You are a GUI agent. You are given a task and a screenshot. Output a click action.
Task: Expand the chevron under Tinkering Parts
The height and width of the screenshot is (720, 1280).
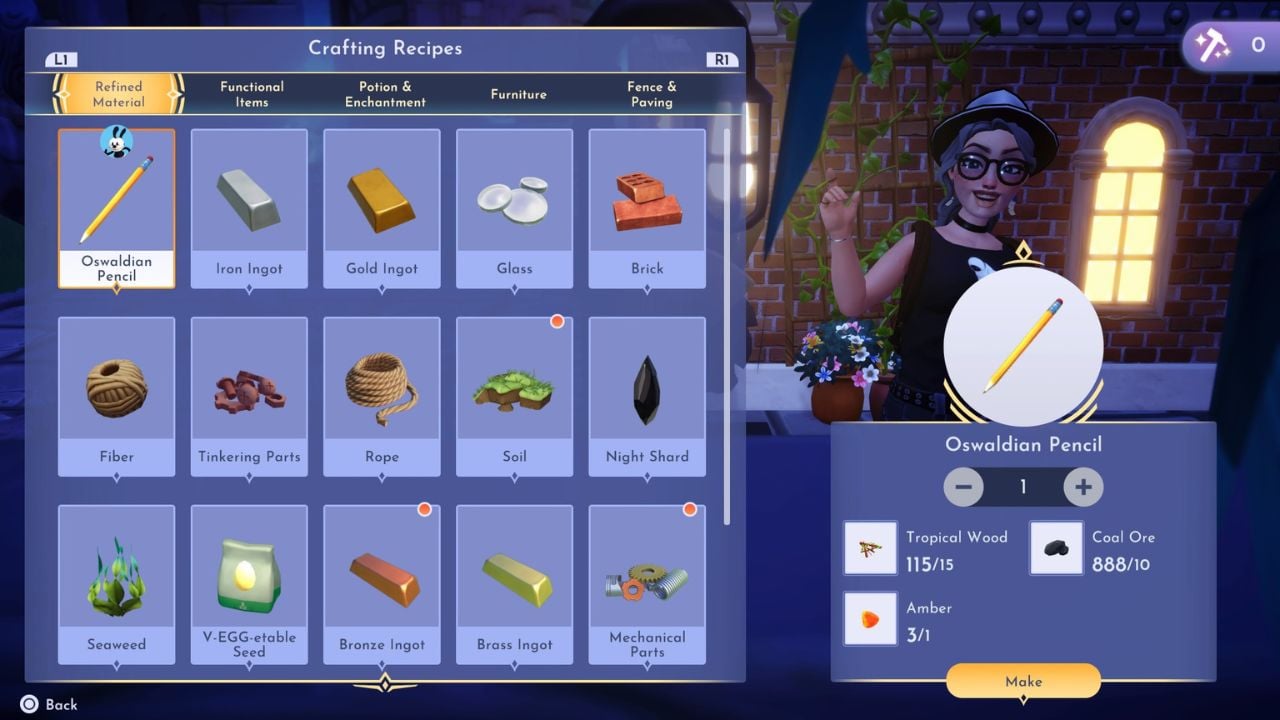click(x=248, y=477)
